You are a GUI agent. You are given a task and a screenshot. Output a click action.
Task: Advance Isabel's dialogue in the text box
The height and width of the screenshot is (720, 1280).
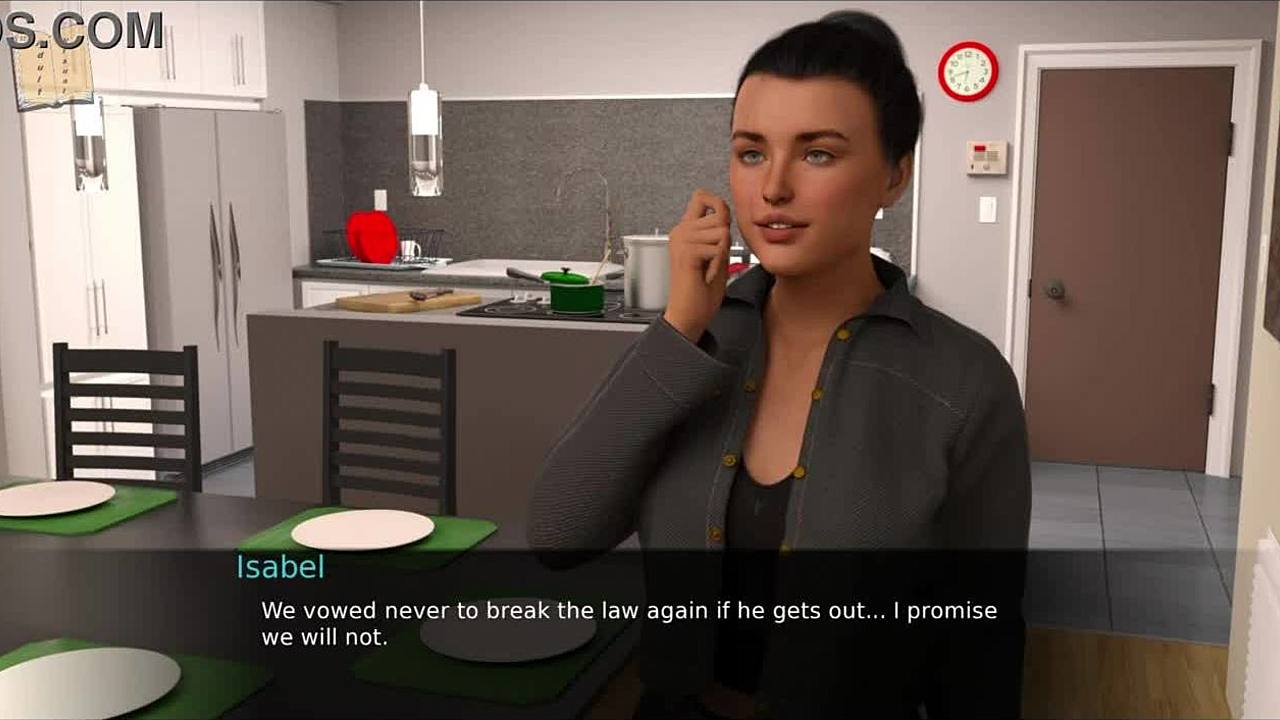pos(628,622)
